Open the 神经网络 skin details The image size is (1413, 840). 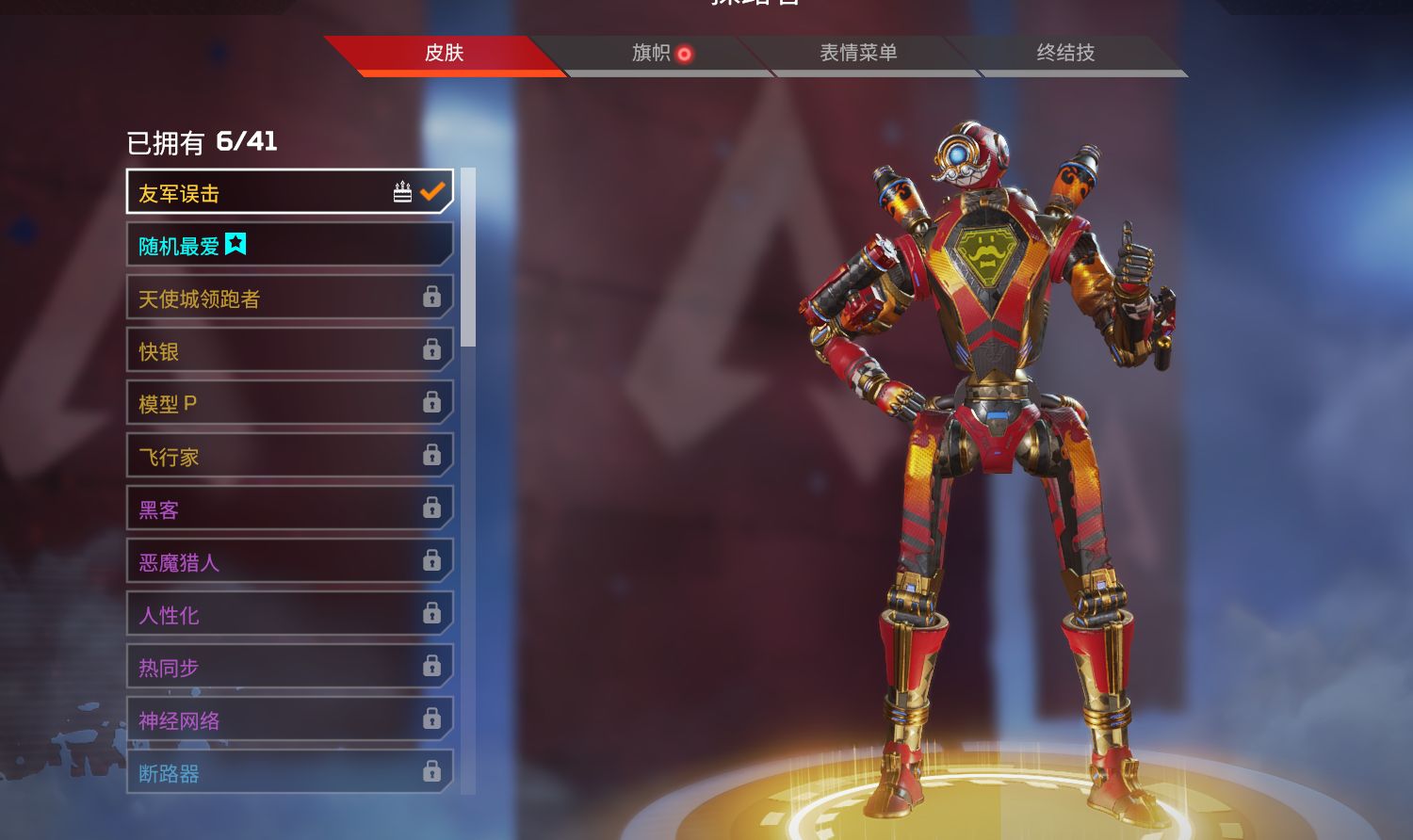[283, 719]
